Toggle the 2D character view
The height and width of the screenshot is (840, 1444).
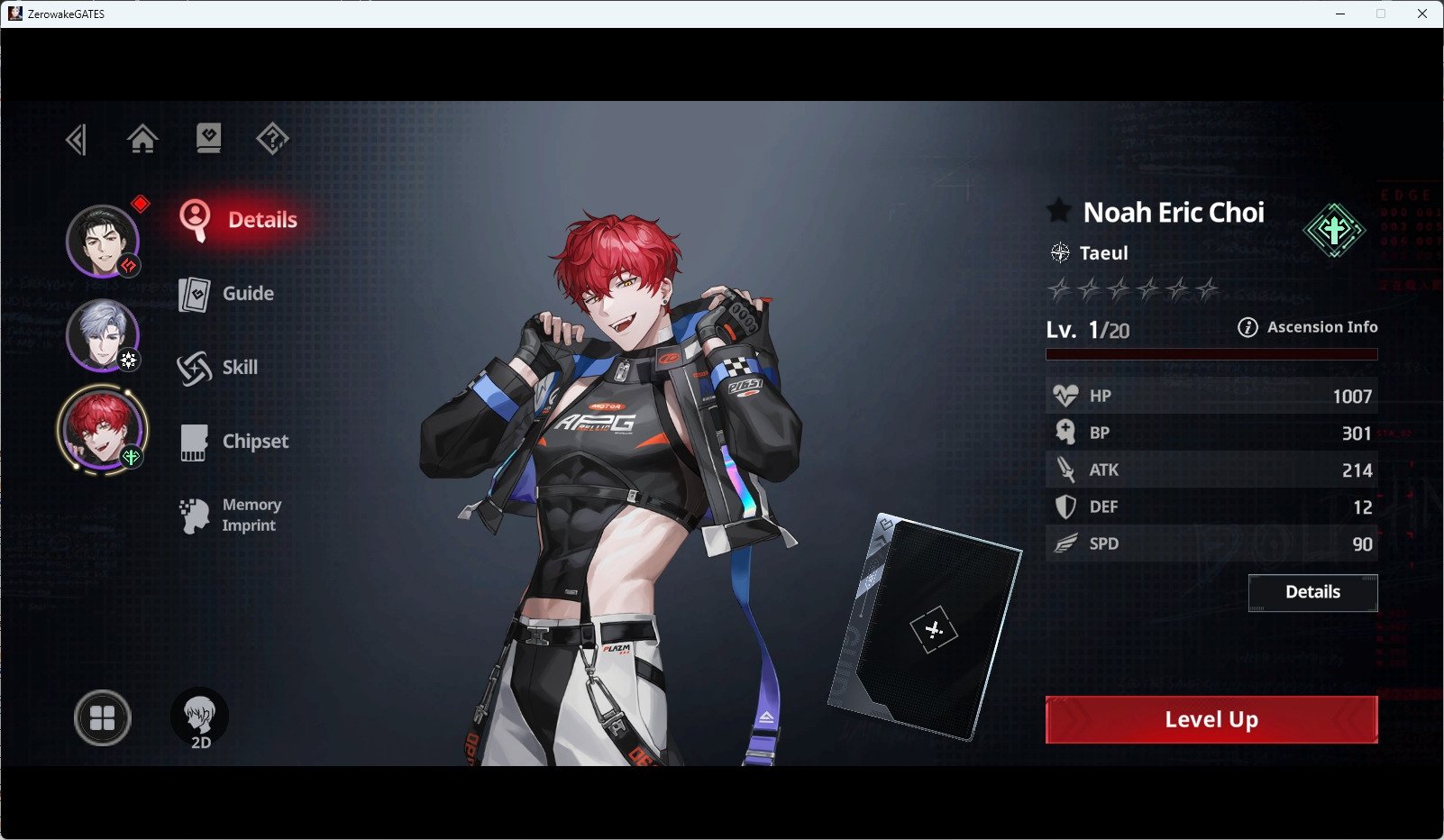(x=199, y=718)
